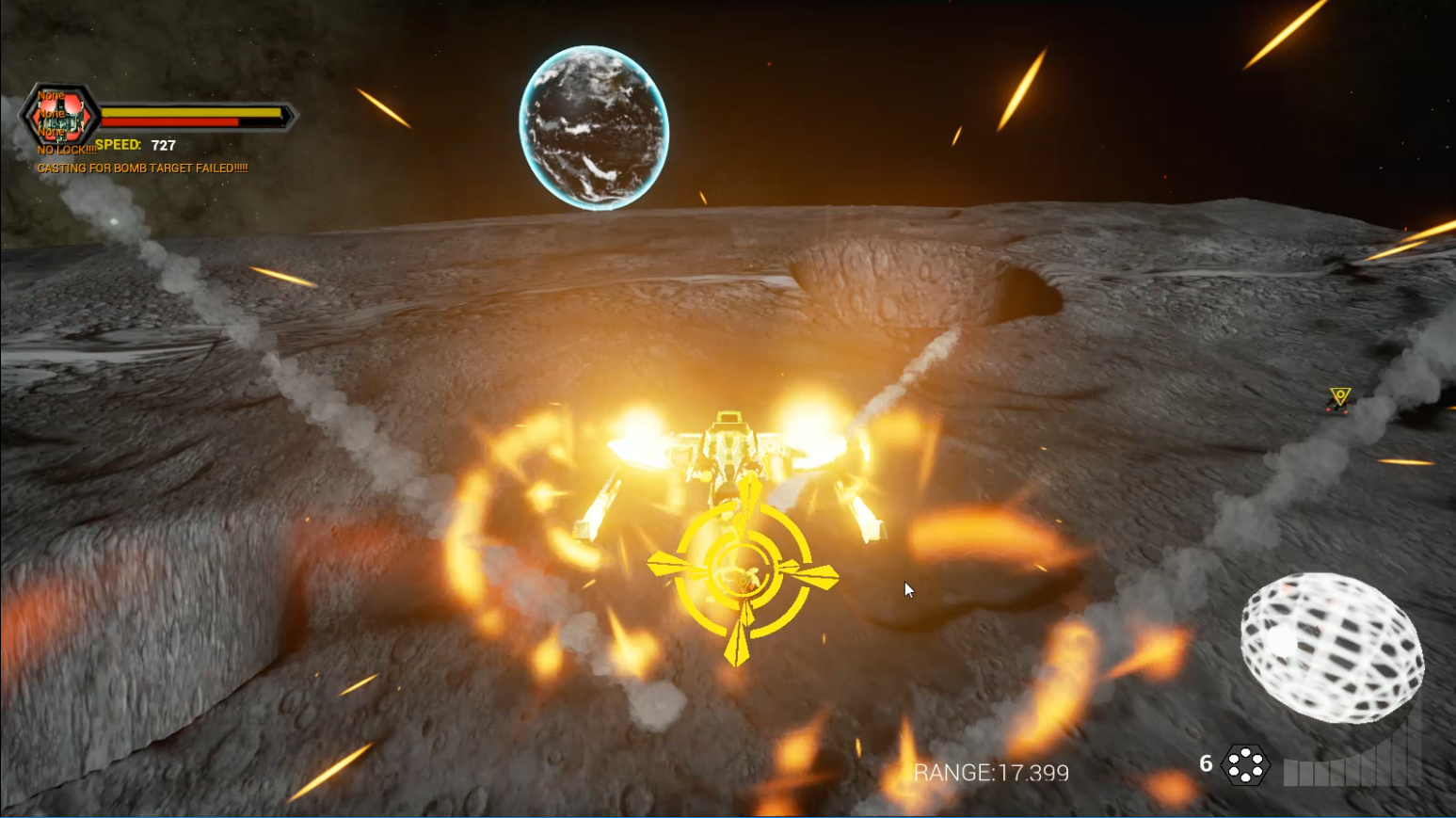Expand the top None target slot
This screenshot has width=1456, height=818.
(x=51, y=94)
